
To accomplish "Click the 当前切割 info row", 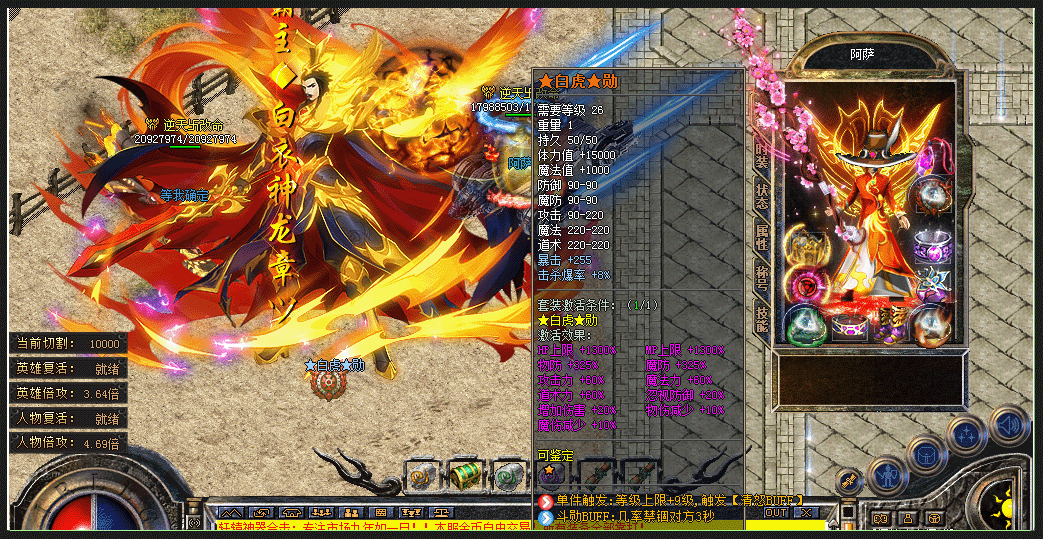I will [67, 343].
